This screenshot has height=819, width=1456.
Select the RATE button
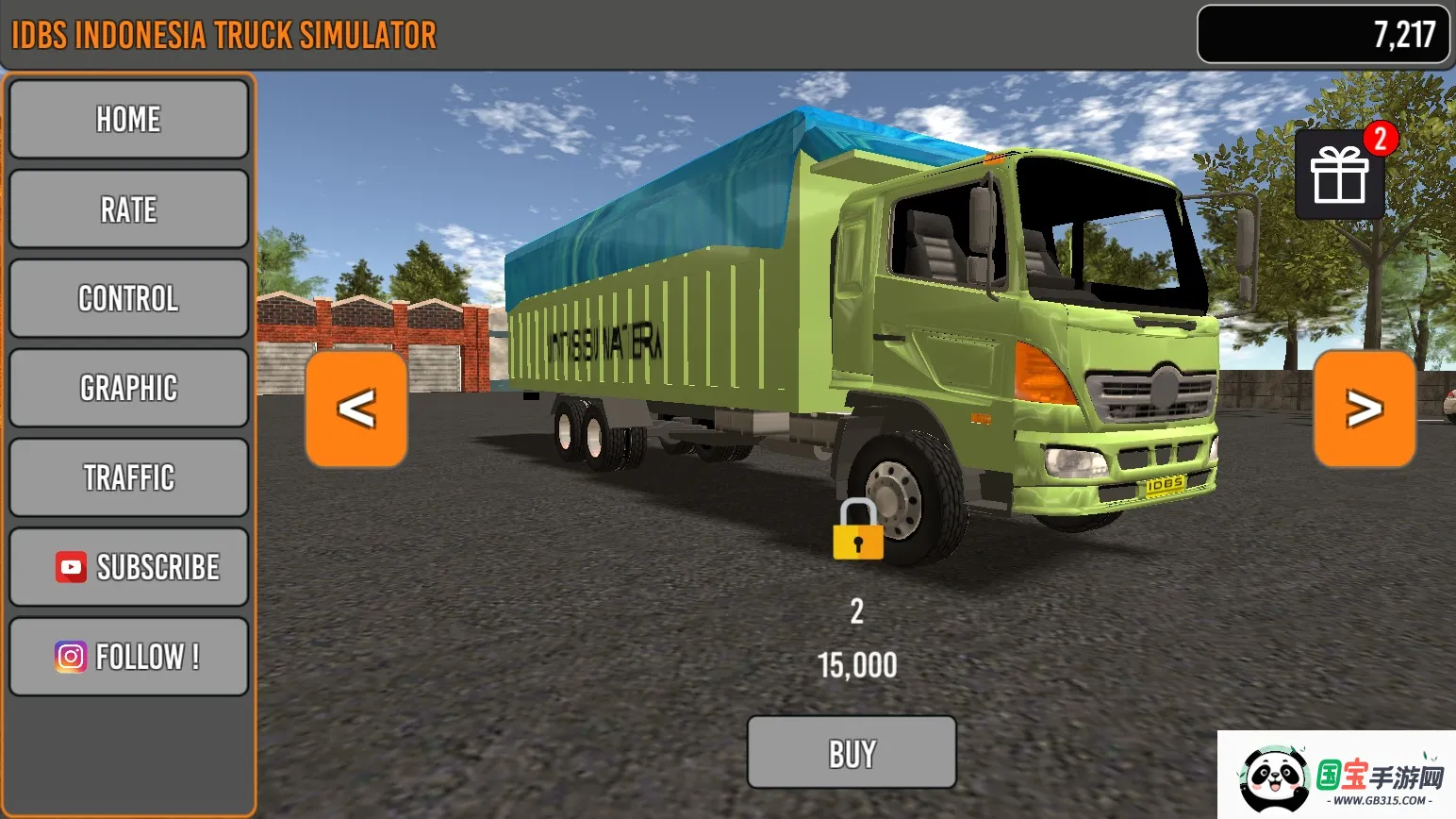128,209
